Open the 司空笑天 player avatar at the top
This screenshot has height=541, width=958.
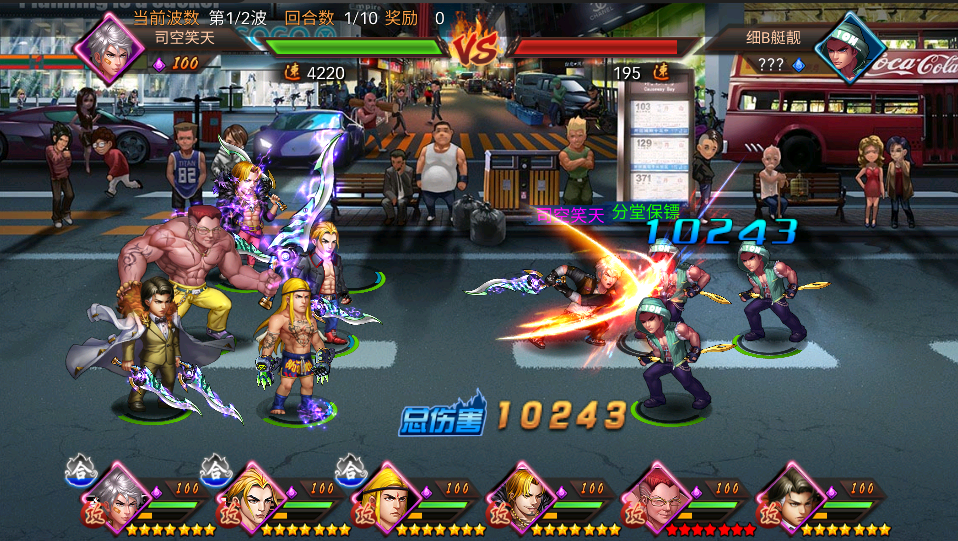(107, 46)
